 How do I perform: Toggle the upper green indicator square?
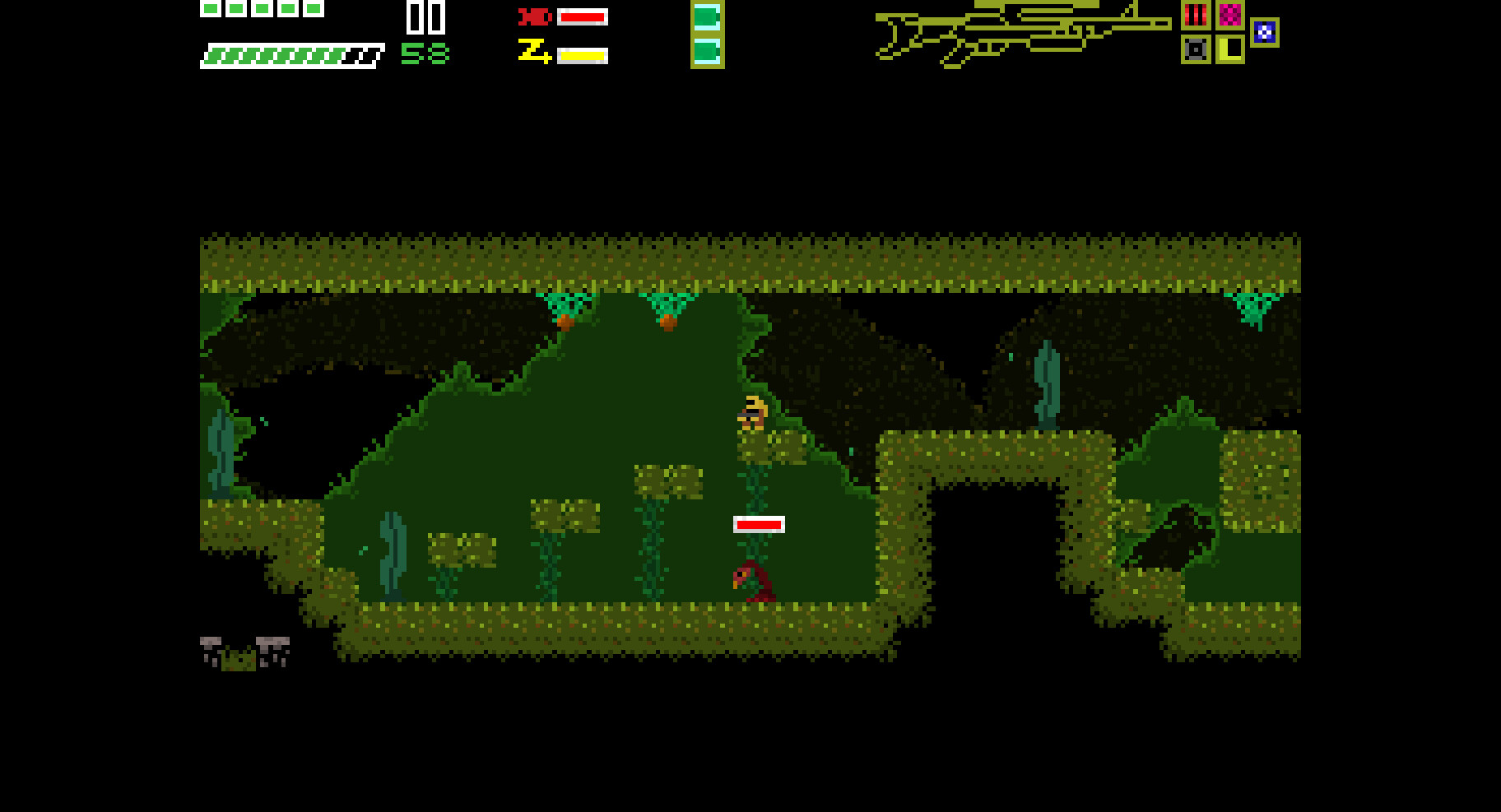tap(706, 16)
